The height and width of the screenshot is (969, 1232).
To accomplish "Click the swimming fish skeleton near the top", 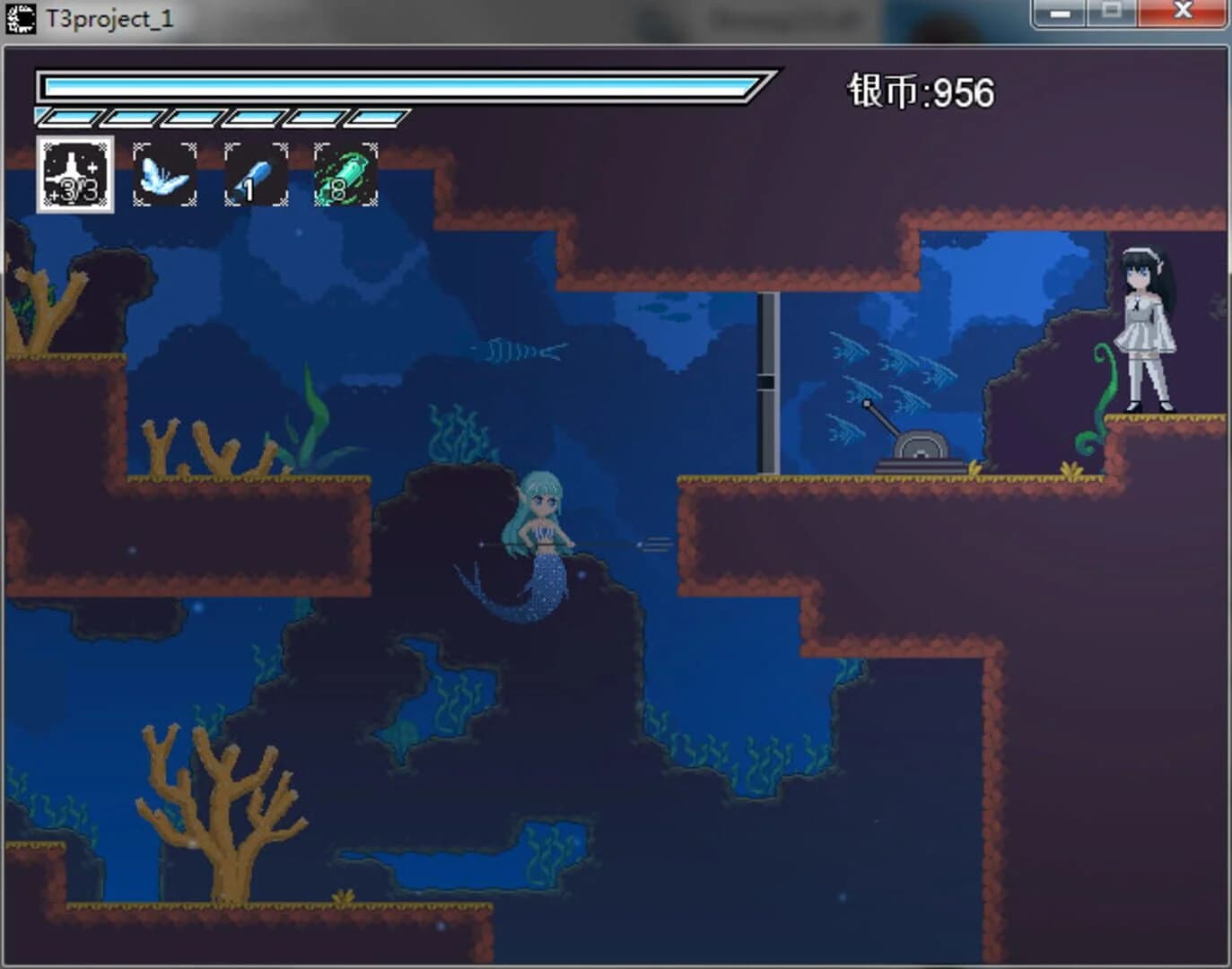I will coord(516,350).
